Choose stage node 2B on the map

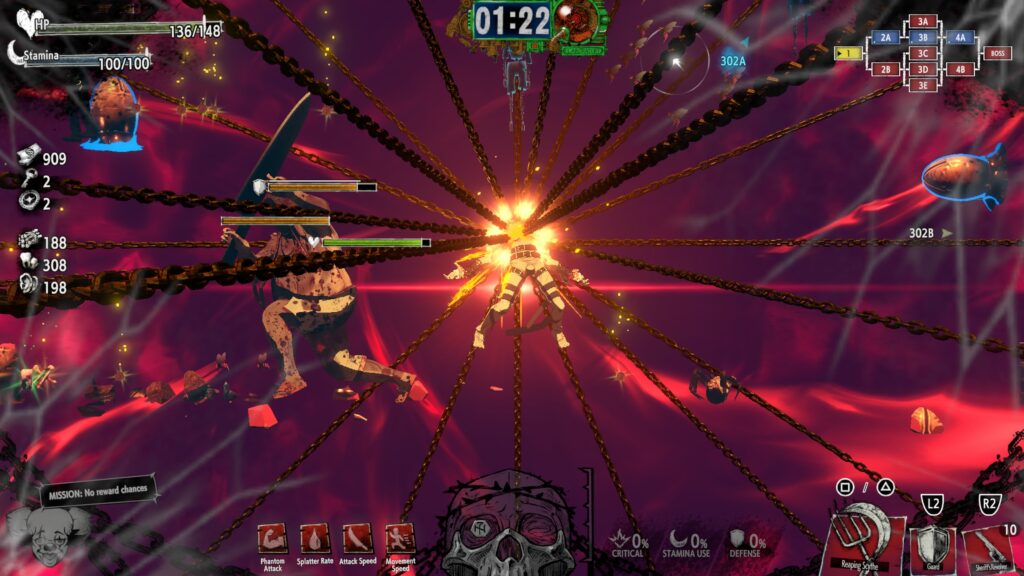click(885, 70)
